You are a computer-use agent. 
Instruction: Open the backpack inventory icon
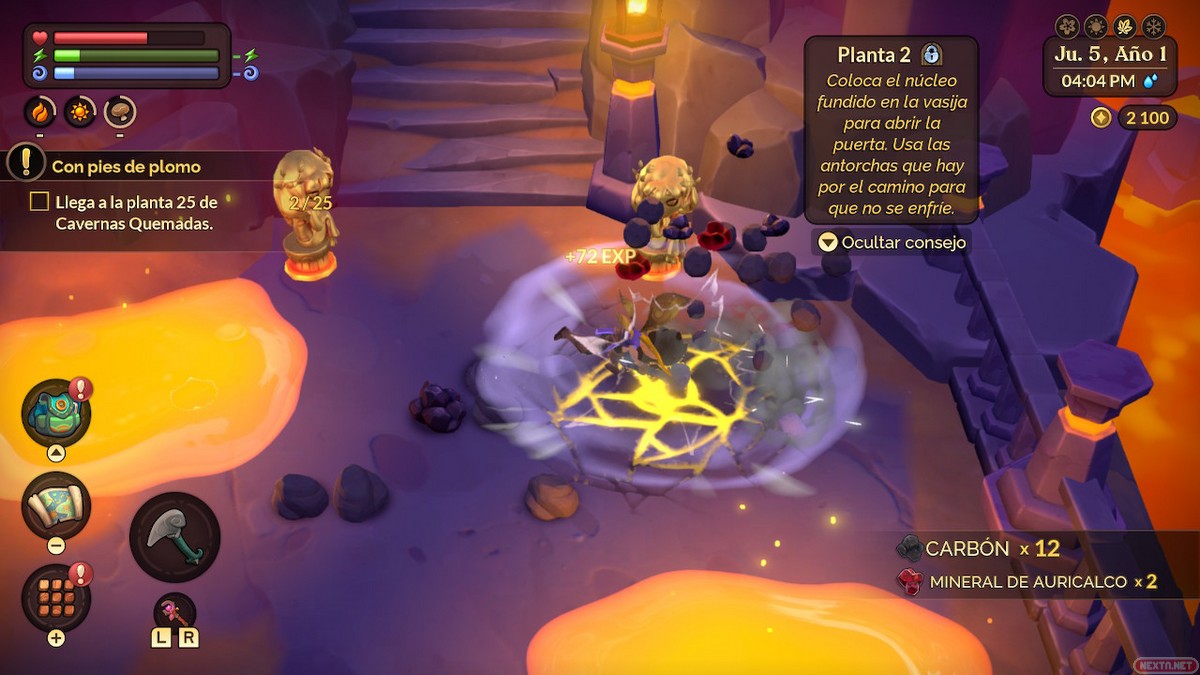tap(56, 412)
